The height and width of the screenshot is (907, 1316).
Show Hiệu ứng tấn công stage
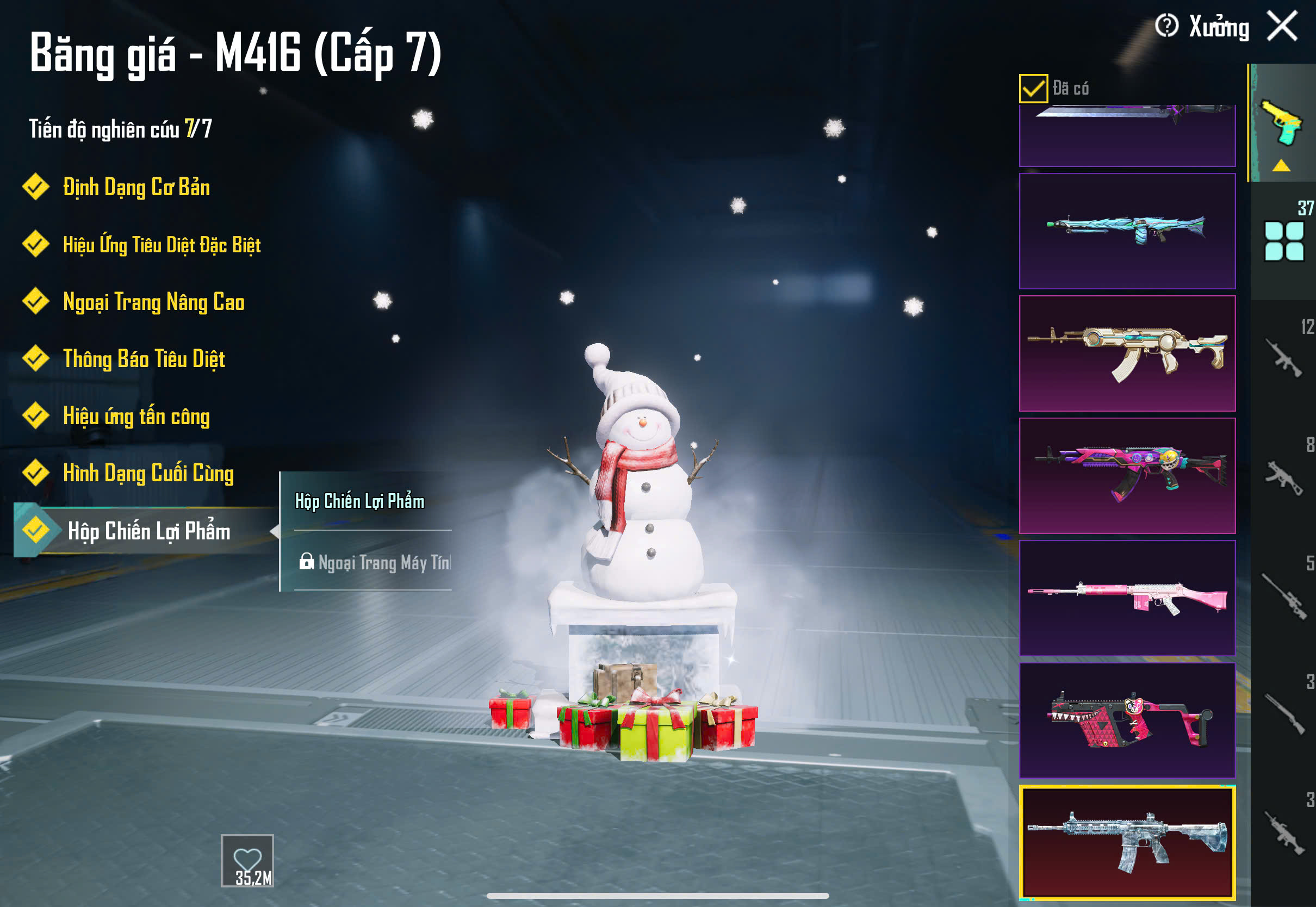point(136,416)
